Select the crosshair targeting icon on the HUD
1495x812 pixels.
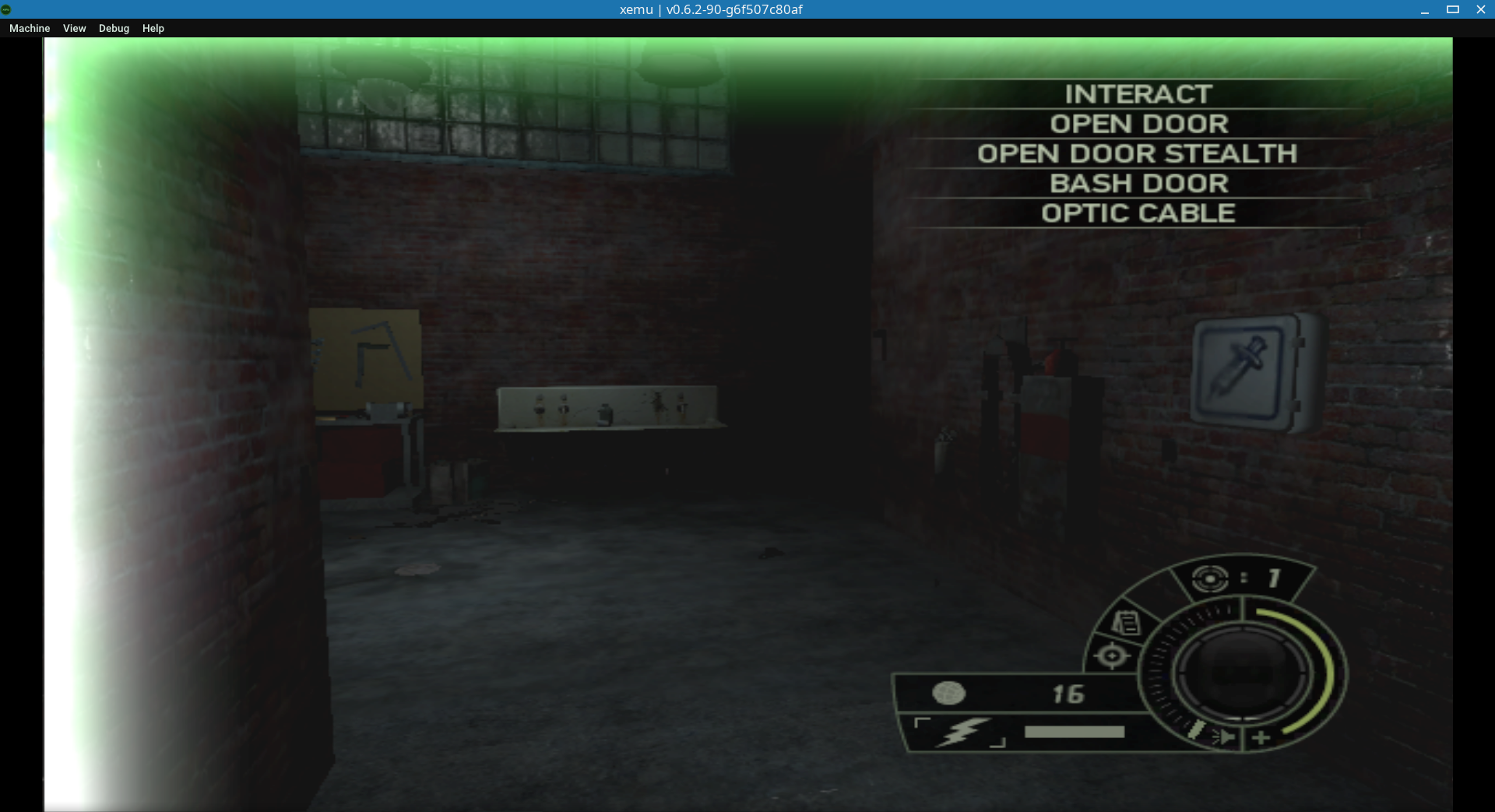click(x=1113, y=654)
